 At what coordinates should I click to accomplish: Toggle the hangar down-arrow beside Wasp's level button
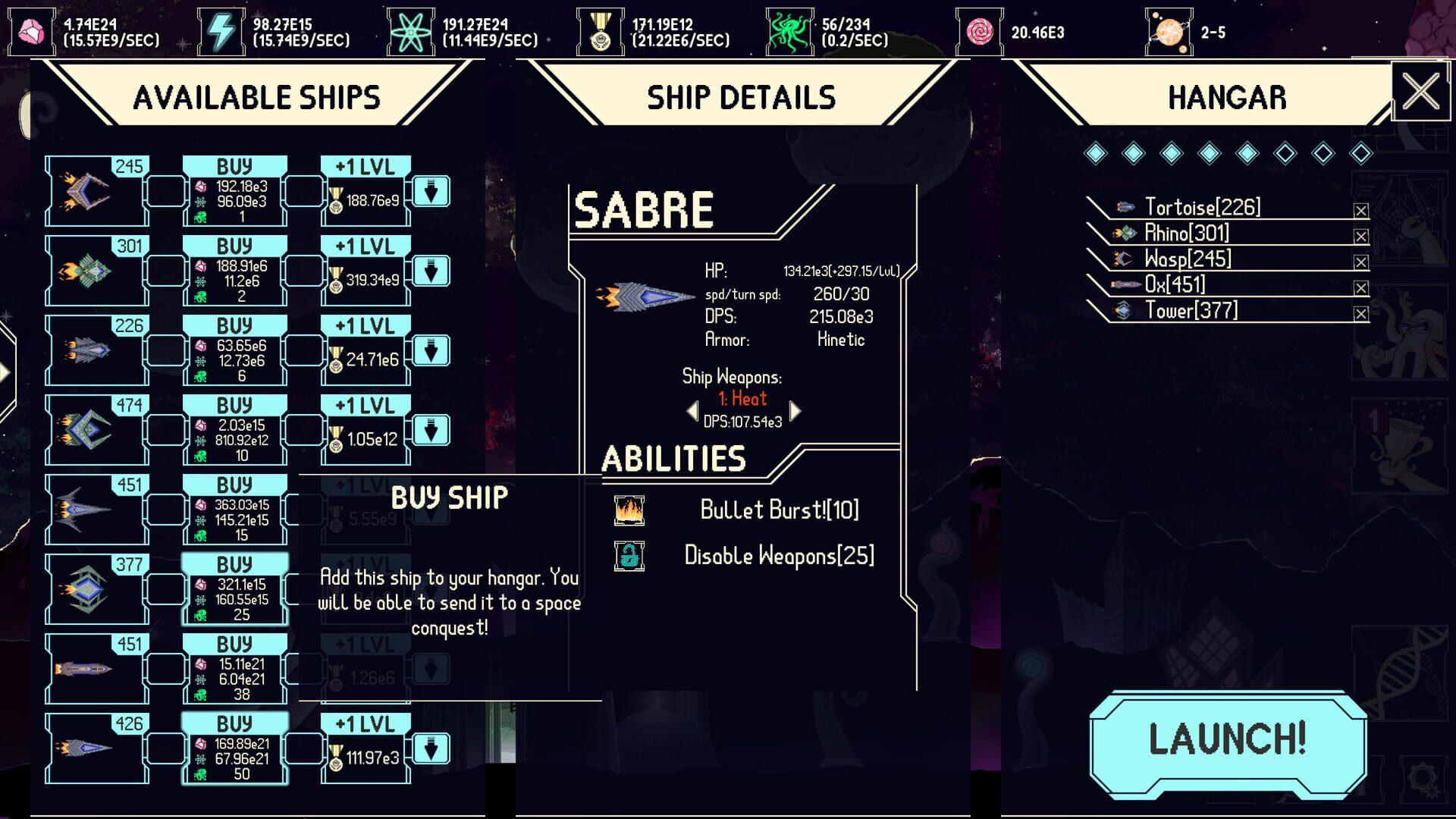[432, 192]
